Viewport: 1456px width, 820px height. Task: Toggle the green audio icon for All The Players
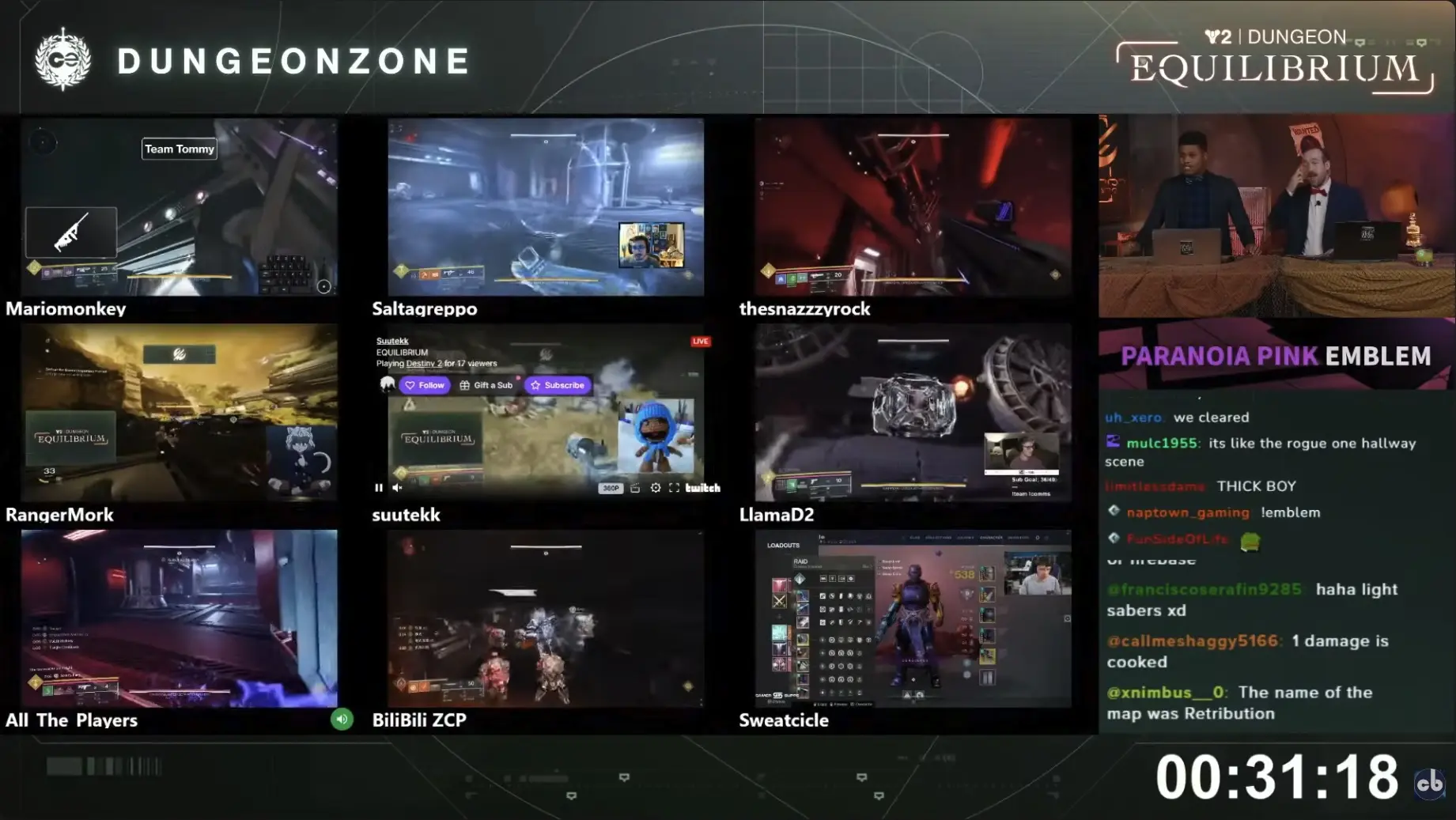342,719
